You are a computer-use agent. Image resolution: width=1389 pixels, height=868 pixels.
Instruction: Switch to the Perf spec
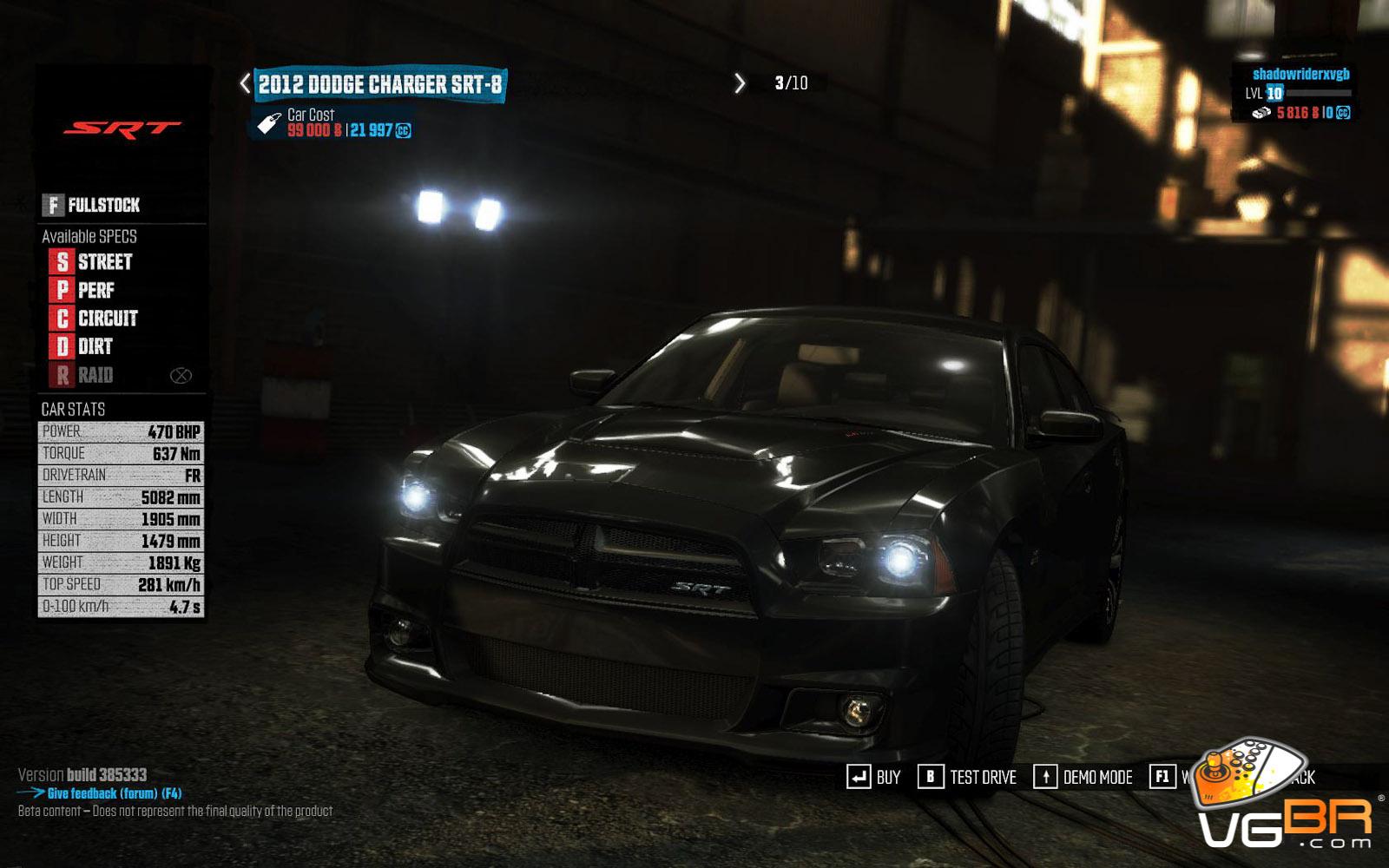84,290
